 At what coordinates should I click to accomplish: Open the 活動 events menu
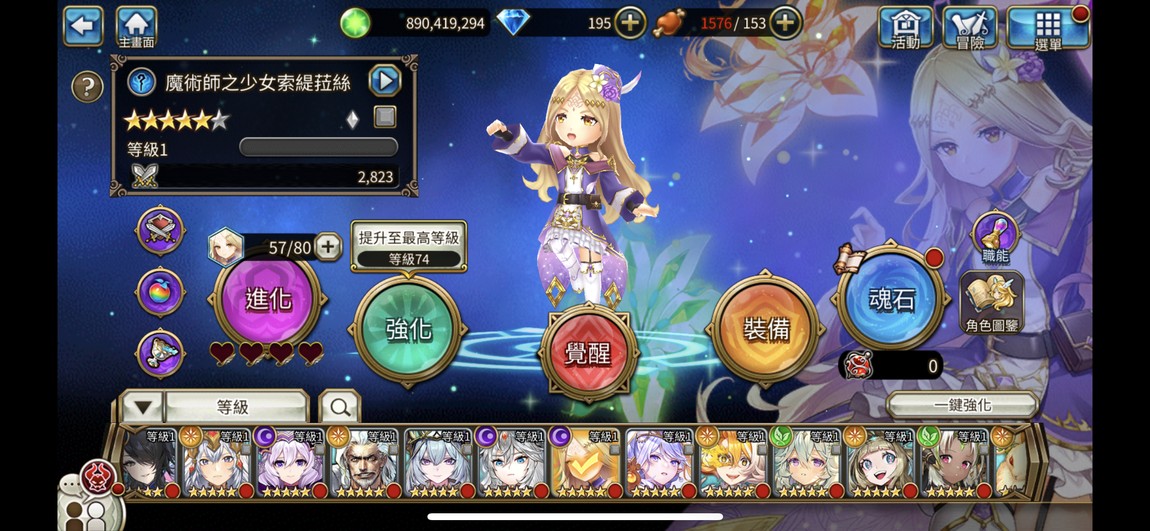(905, 27)
